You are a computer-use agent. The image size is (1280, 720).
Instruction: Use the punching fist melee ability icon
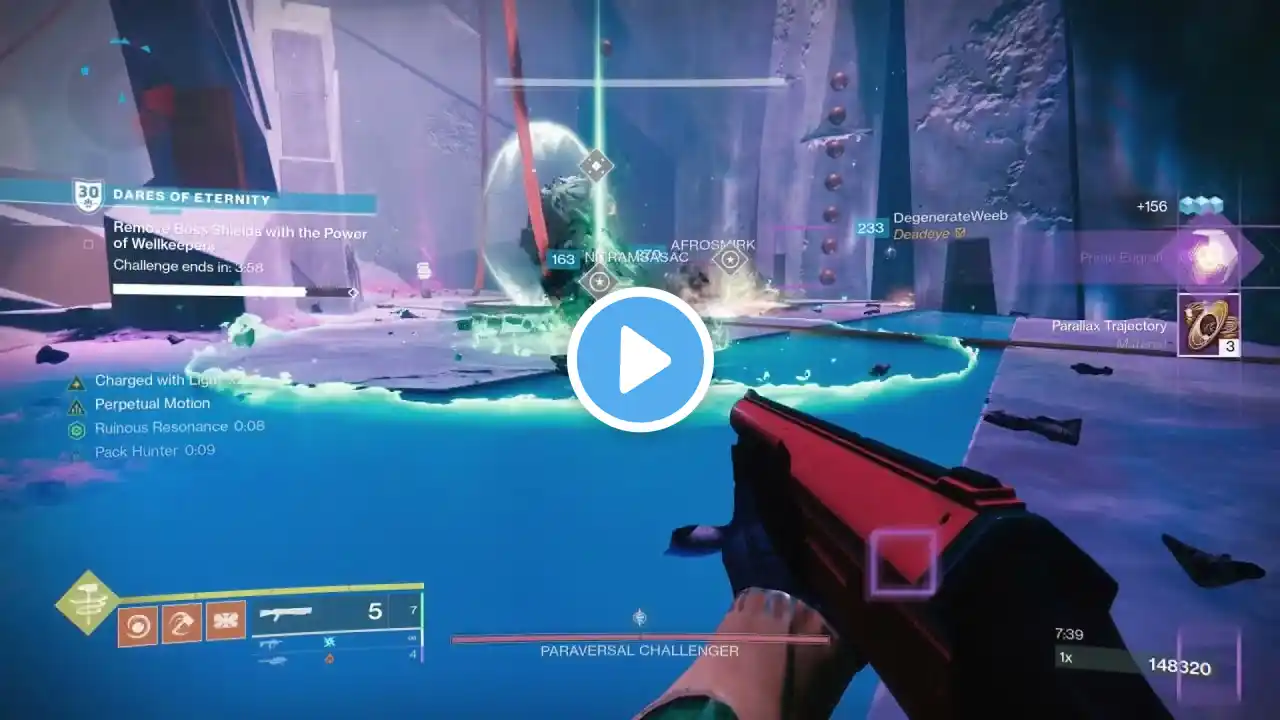[181, 622]
